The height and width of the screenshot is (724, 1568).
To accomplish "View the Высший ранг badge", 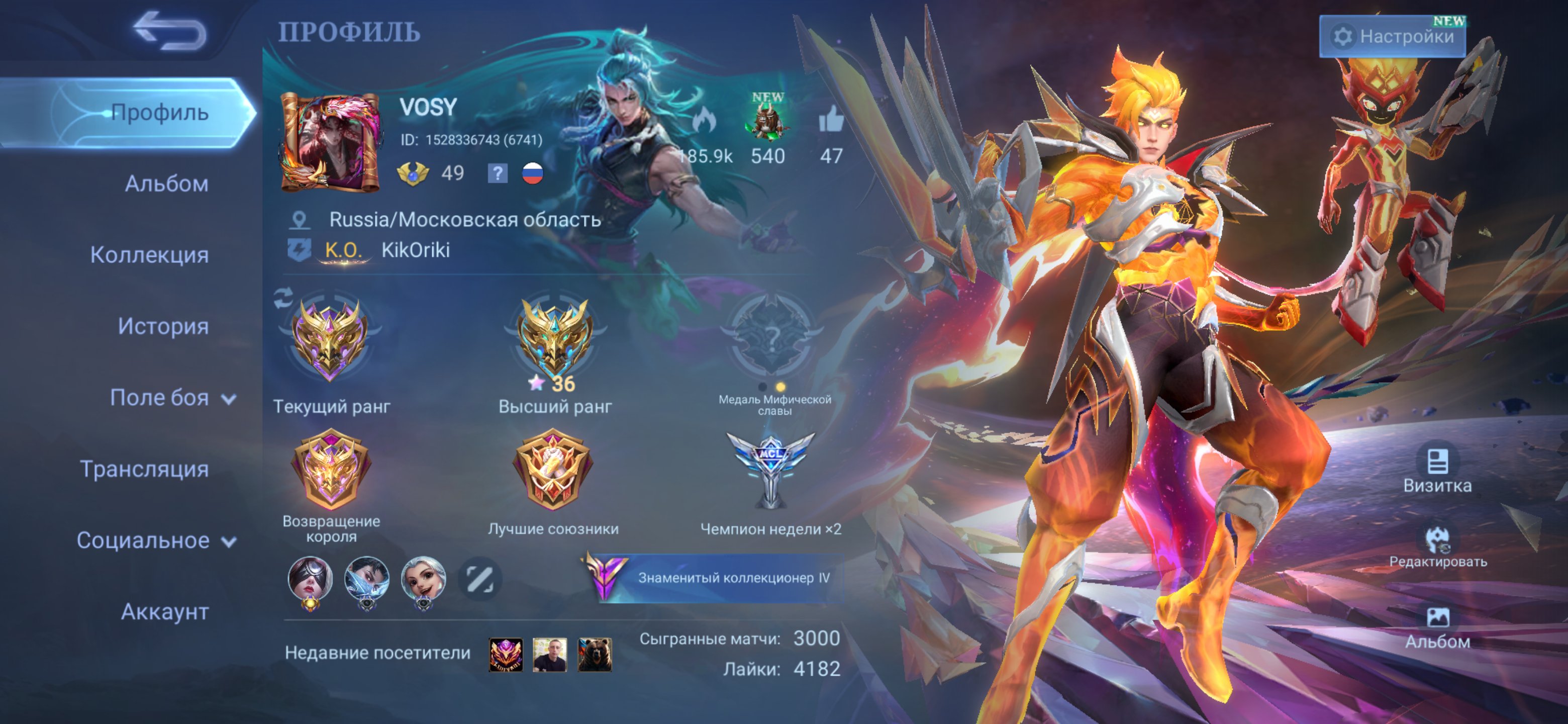I will [x=554, y=338].
